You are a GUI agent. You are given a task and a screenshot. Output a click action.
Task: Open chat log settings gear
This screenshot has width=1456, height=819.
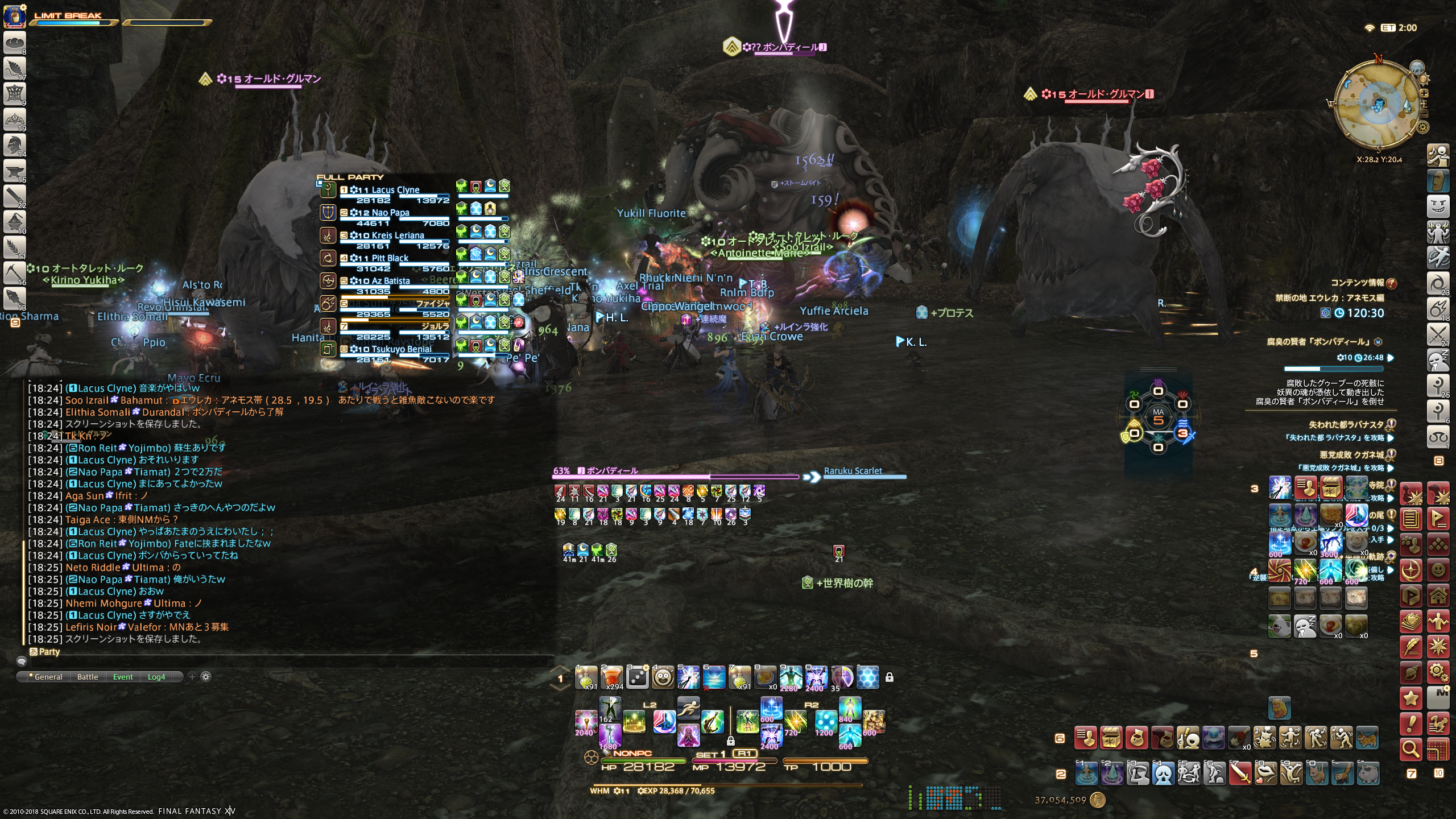(x=206, y=677)
